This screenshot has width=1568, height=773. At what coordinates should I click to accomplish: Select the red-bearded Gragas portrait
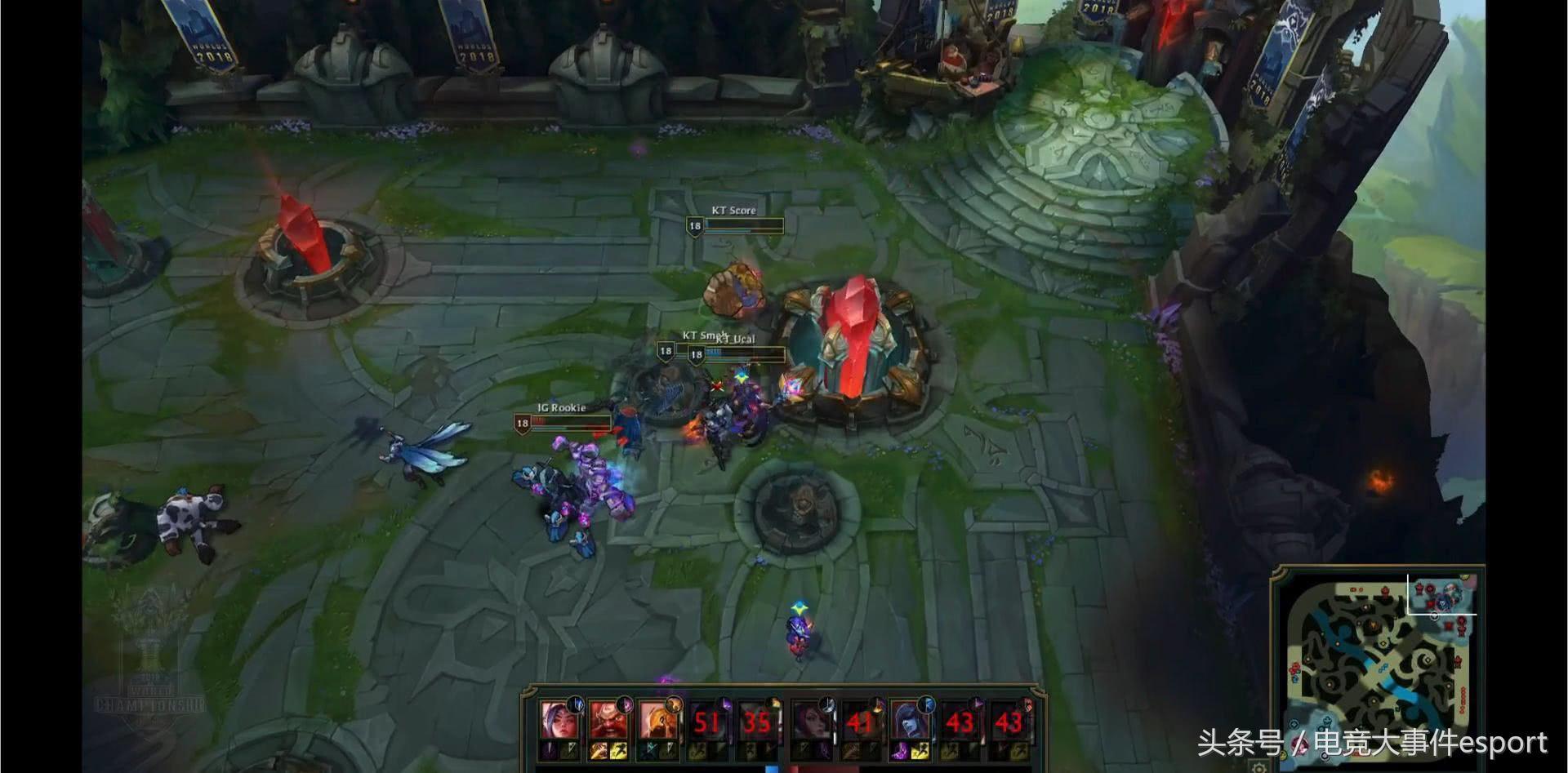point(608,721)
